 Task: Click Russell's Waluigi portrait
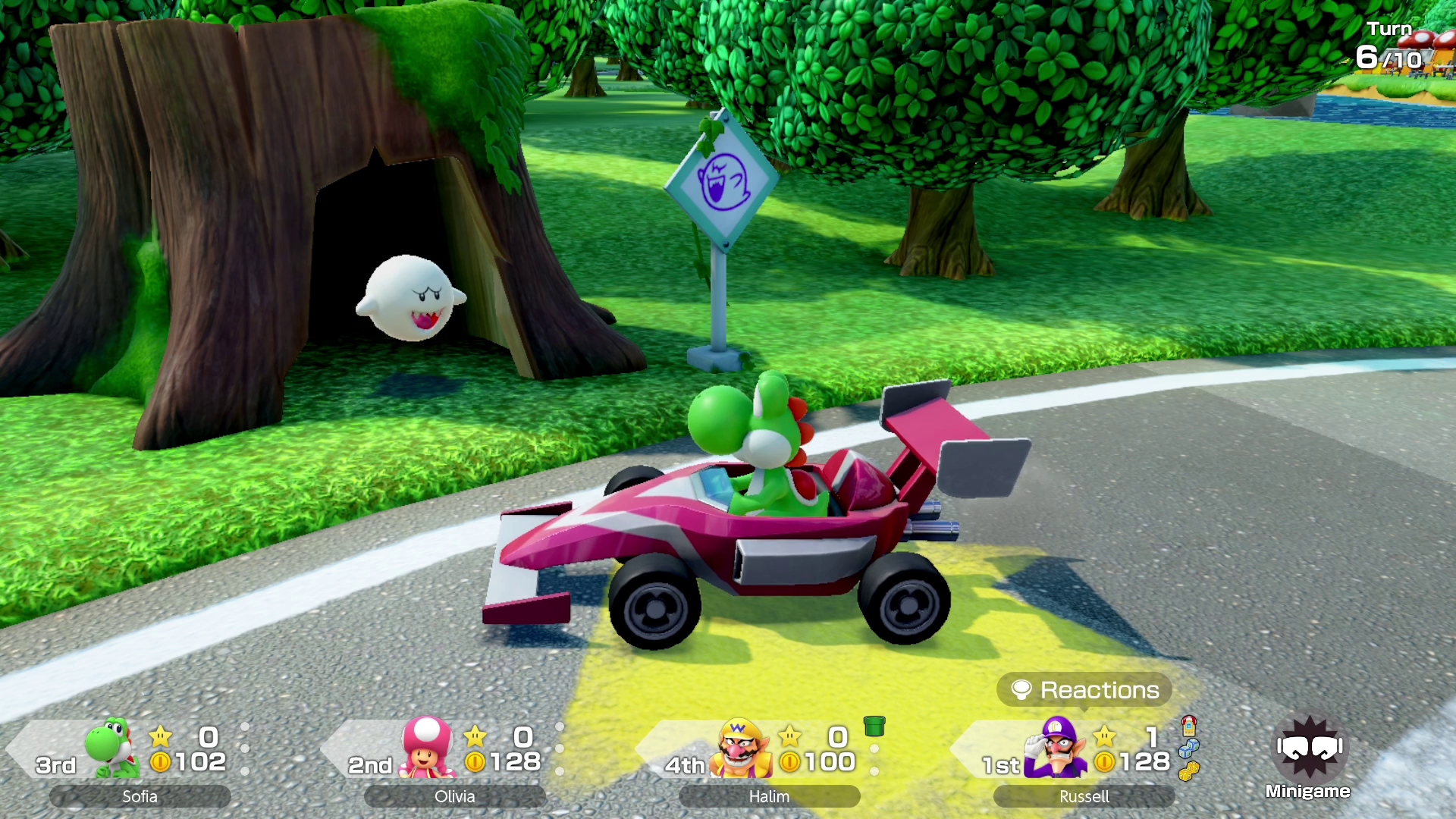point(1055,748)
